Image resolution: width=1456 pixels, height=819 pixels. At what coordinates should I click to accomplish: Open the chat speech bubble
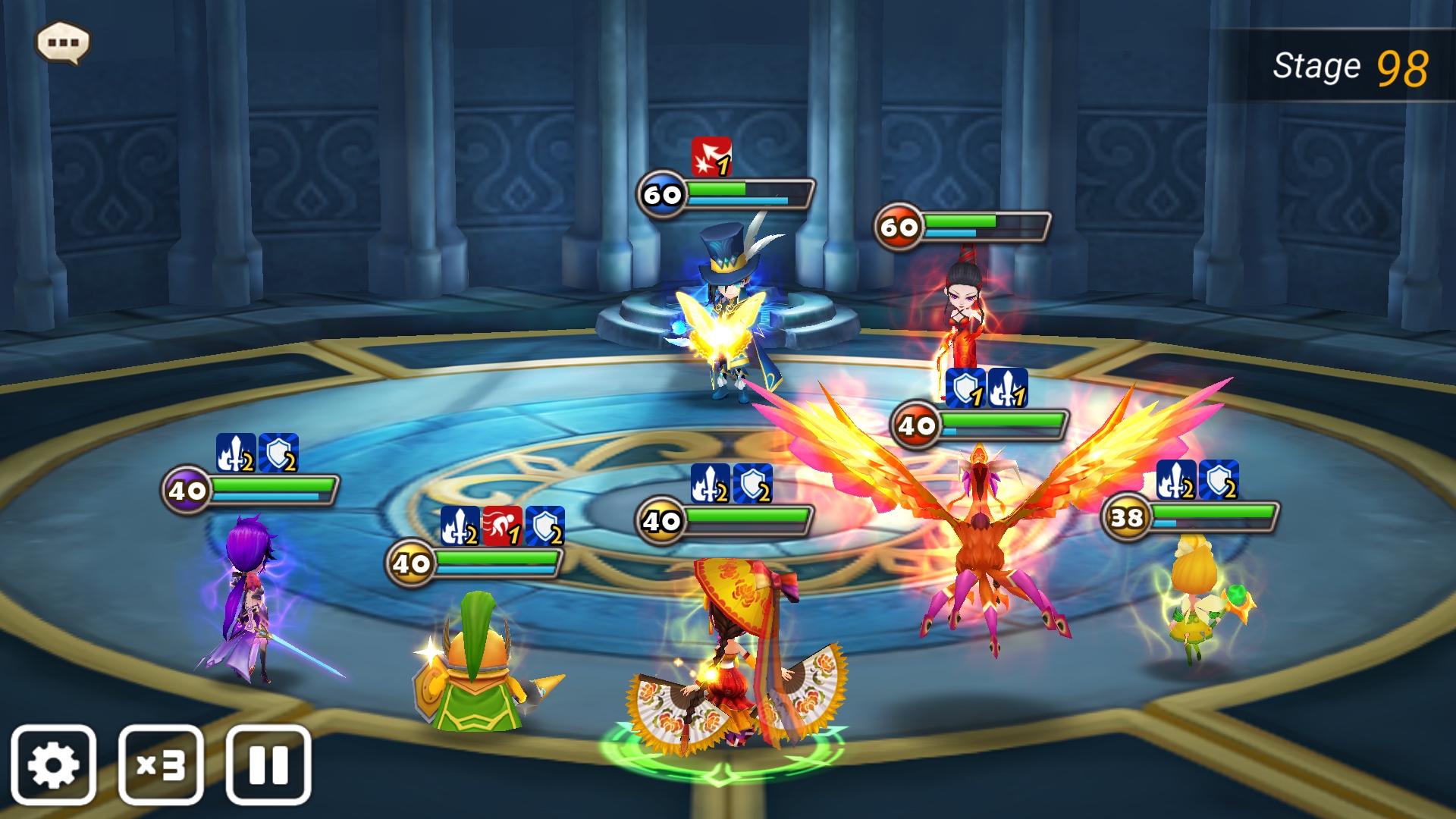[63, 42]
